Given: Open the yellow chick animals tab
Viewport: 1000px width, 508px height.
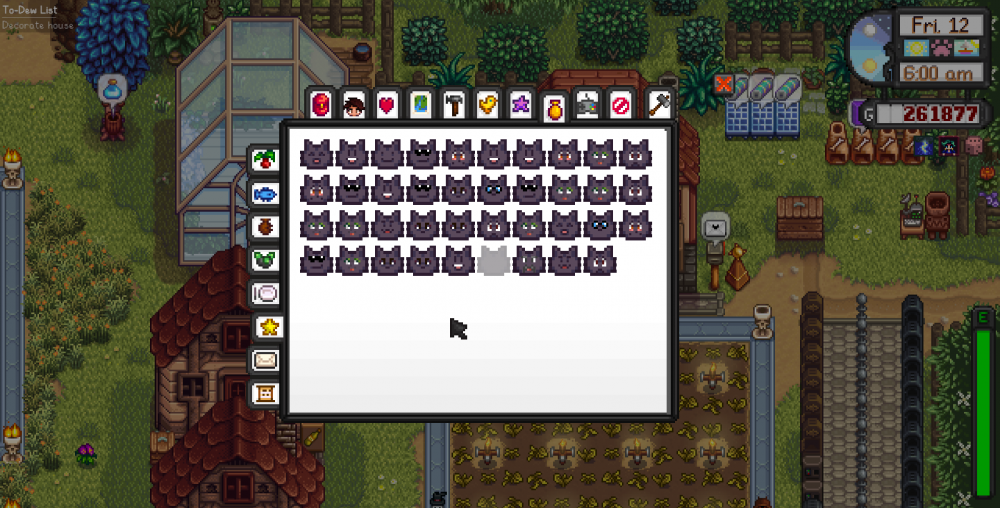Looking at the screenshot, I should (x=486, y=104).
